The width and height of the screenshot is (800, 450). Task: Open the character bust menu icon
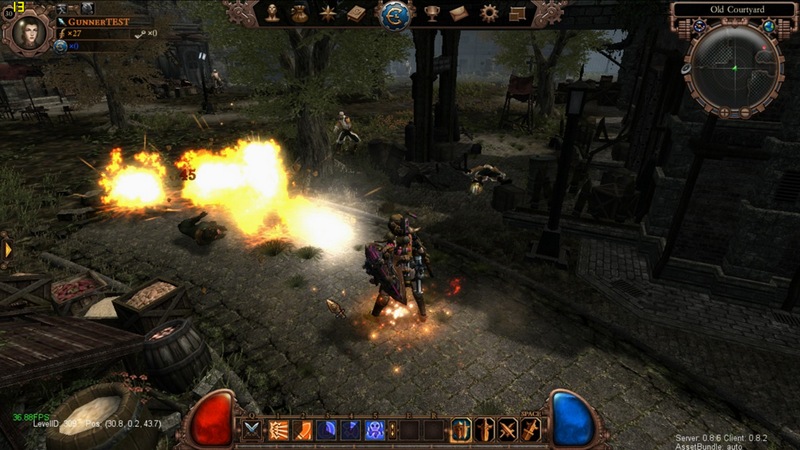(x=272, y=13)
